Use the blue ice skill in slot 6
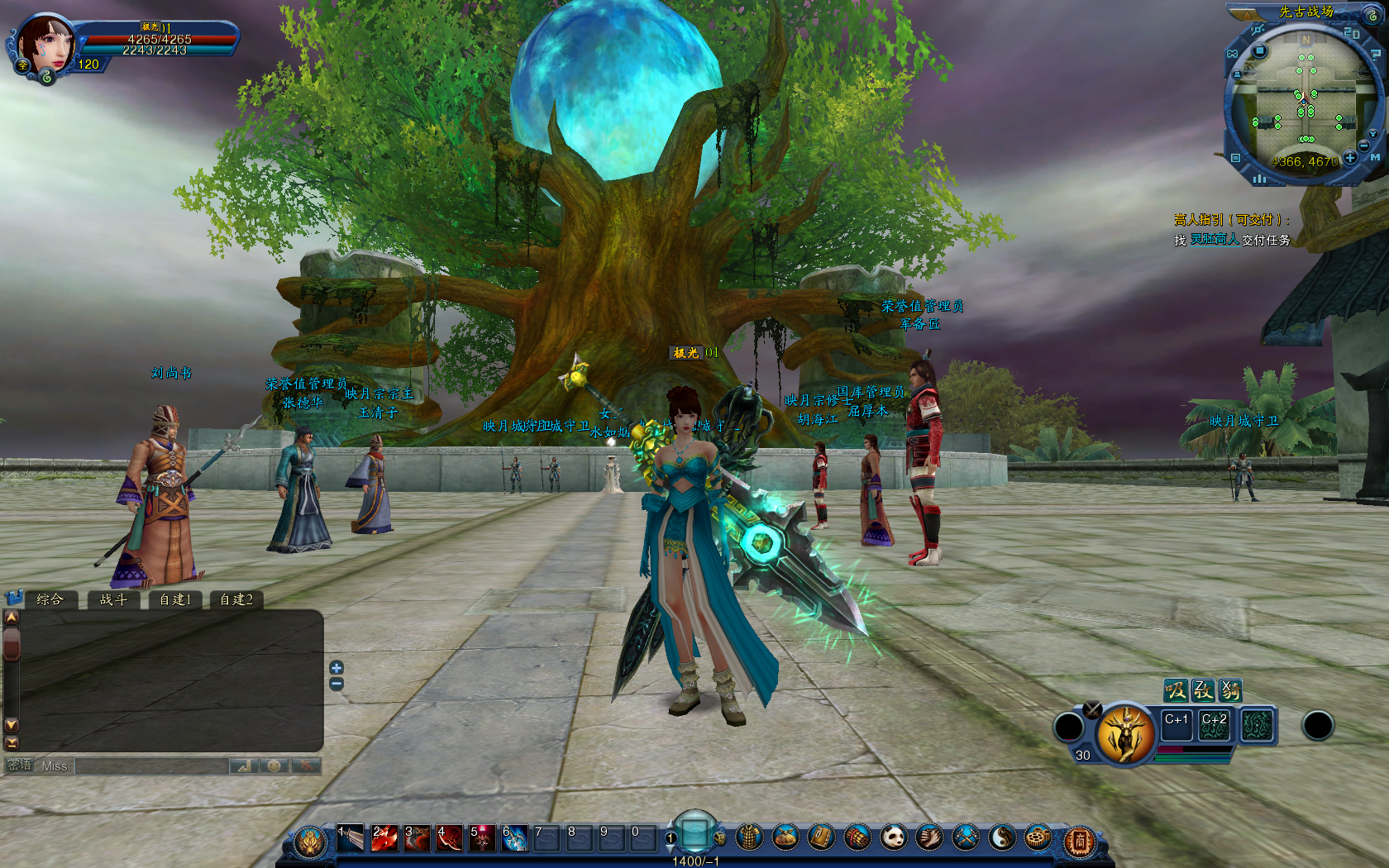Viewport: 1389px width, 868px height. tap(514, 838)
